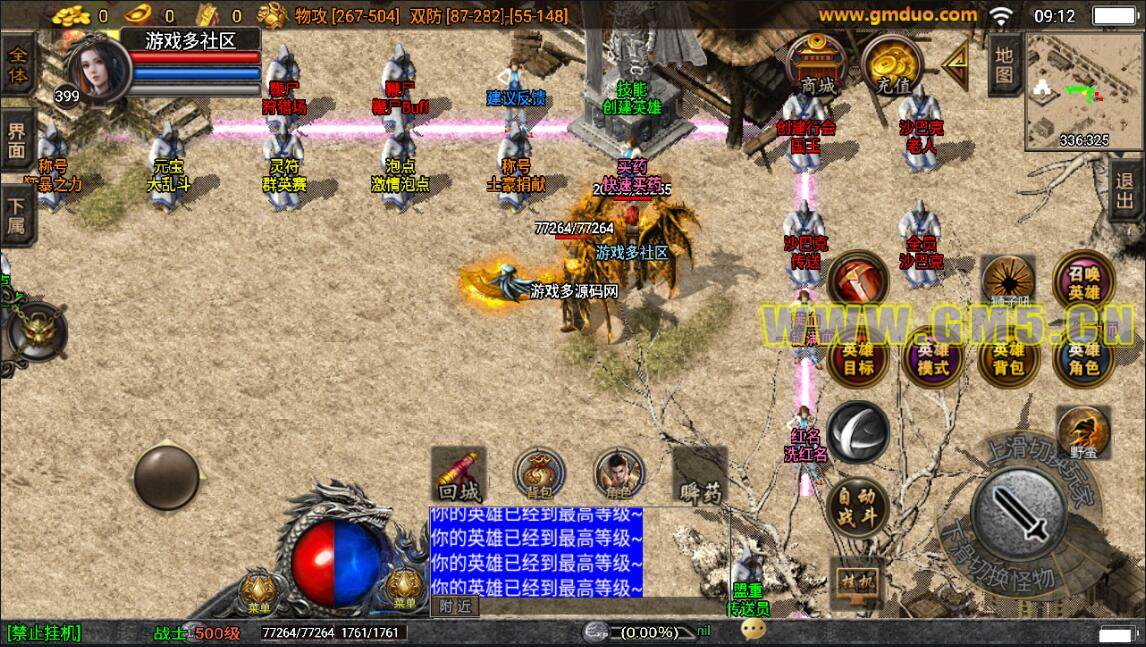Open the 角色 character panel
1146x647 pixels.
[x=619, y=475]
